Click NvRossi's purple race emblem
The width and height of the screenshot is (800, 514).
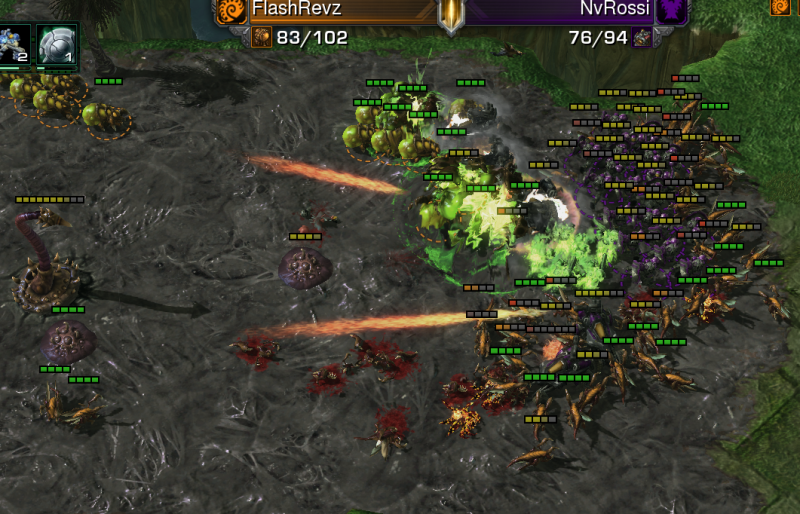pos(672,10)
